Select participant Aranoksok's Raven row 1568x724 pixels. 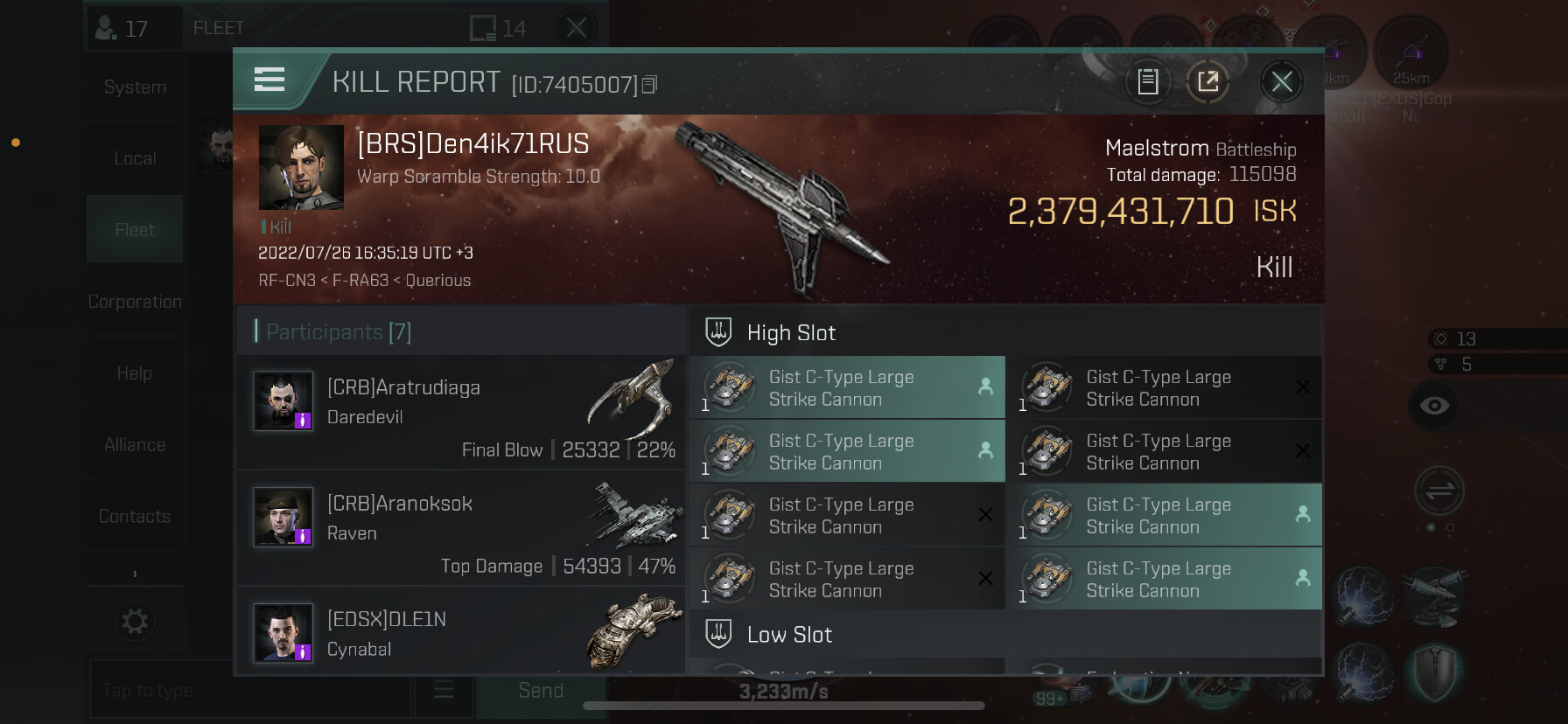[461, 528]
